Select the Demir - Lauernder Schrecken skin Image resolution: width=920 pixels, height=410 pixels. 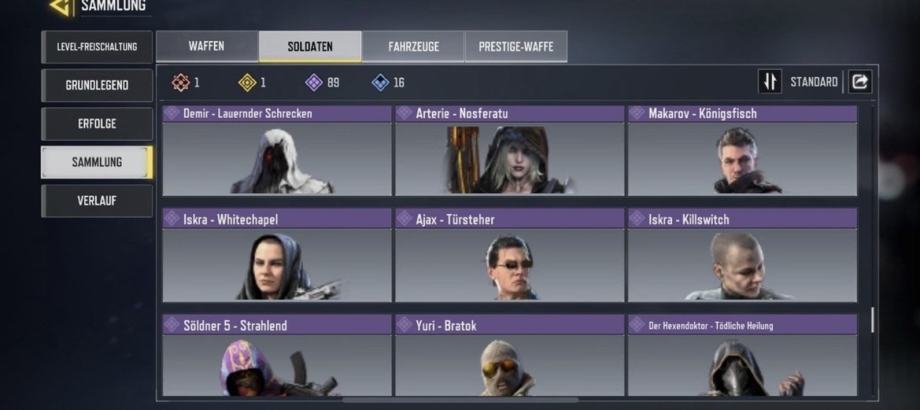(277, 150)
